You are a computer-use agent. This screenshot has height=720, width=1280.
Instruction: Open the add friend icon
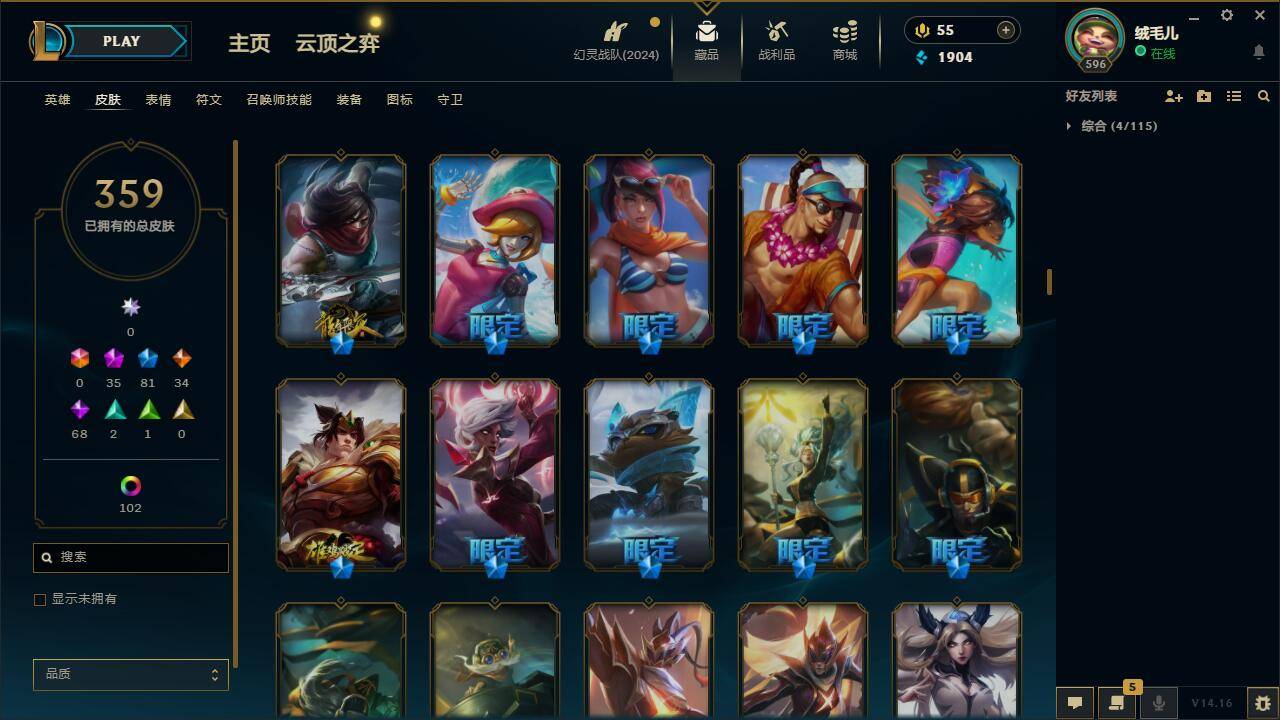click(x=1174, y=96)
